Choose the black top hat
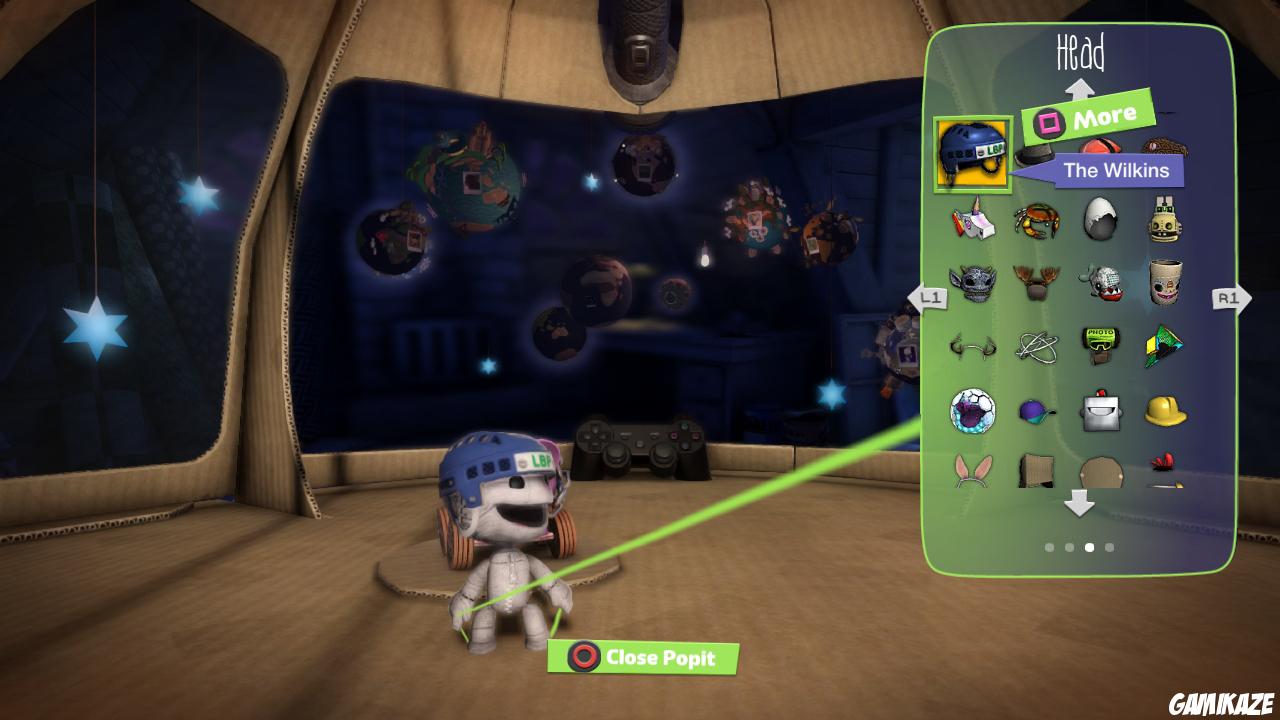This screenshot has width=1280, height=720. point(1037,157)
